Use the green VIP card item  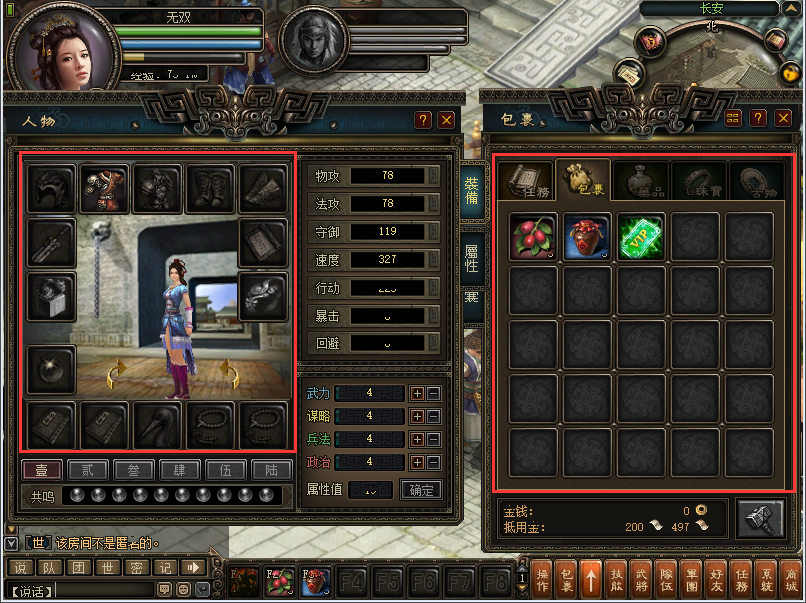click(641, 237)
